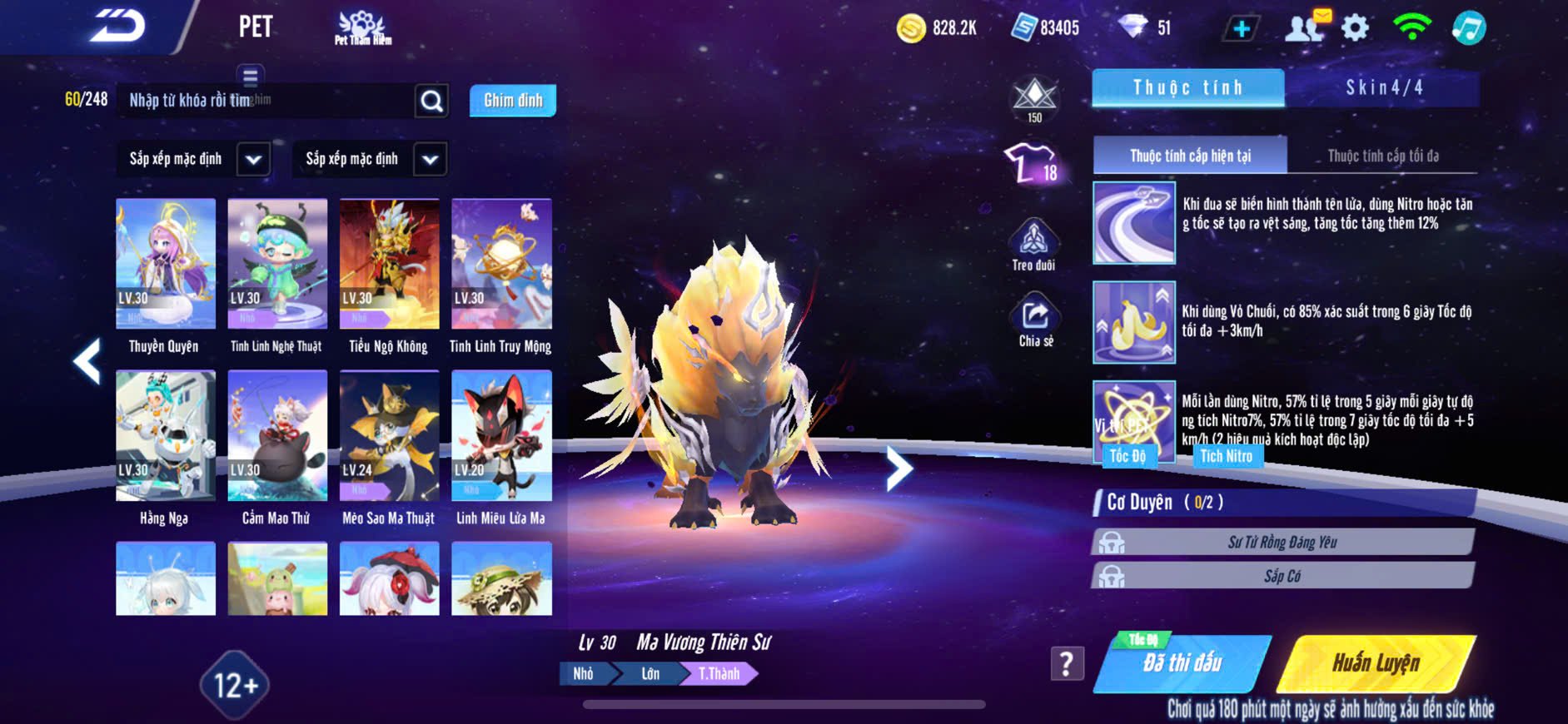Image resolution: width=1568 pixels, height=724 pixels.
Task: Select the Thuyền Quyên pet card
Action: (x=165, y=265)
